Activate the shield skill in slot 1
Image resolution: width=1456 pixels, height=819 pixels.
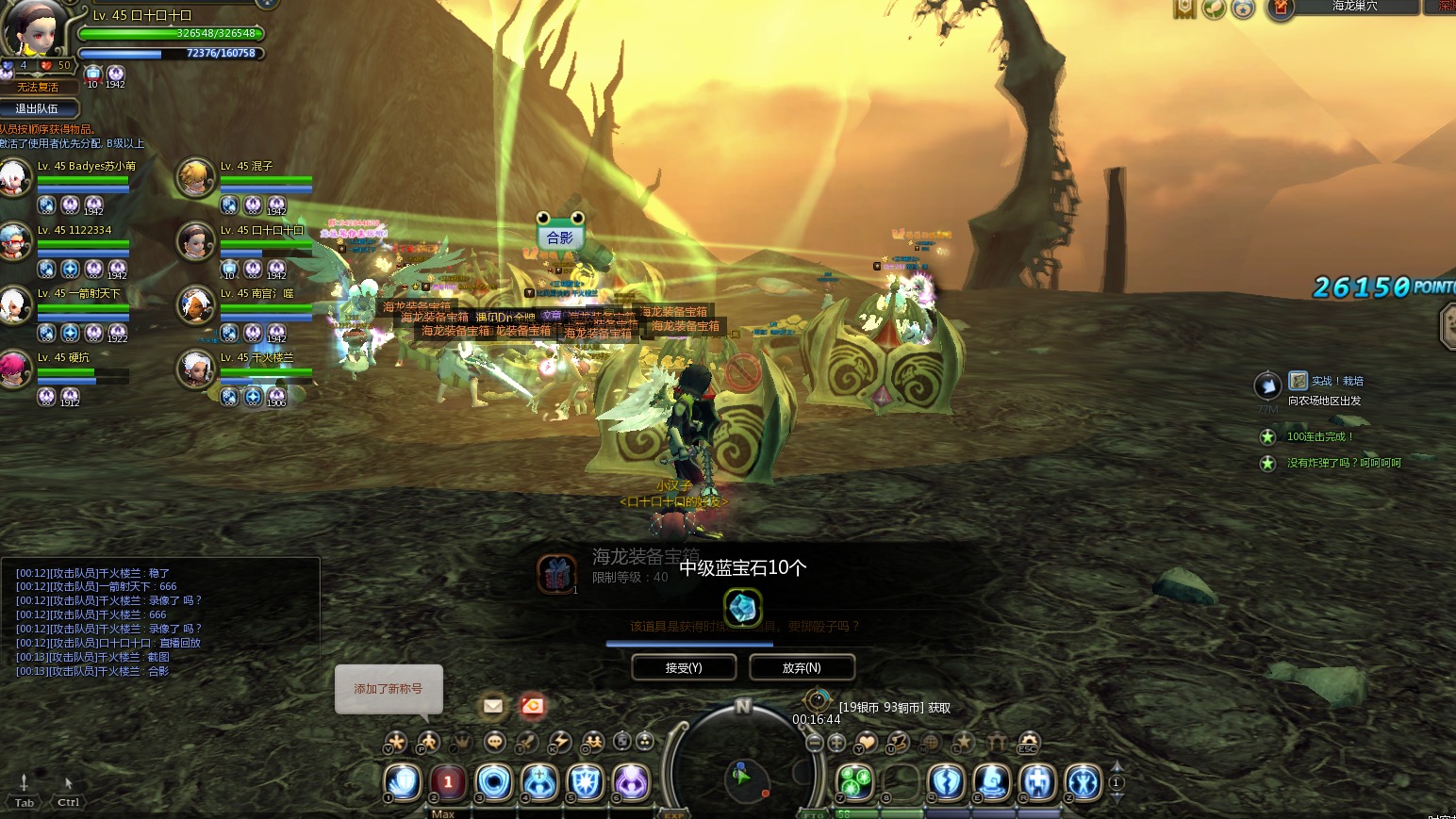[x=403, y=782]
